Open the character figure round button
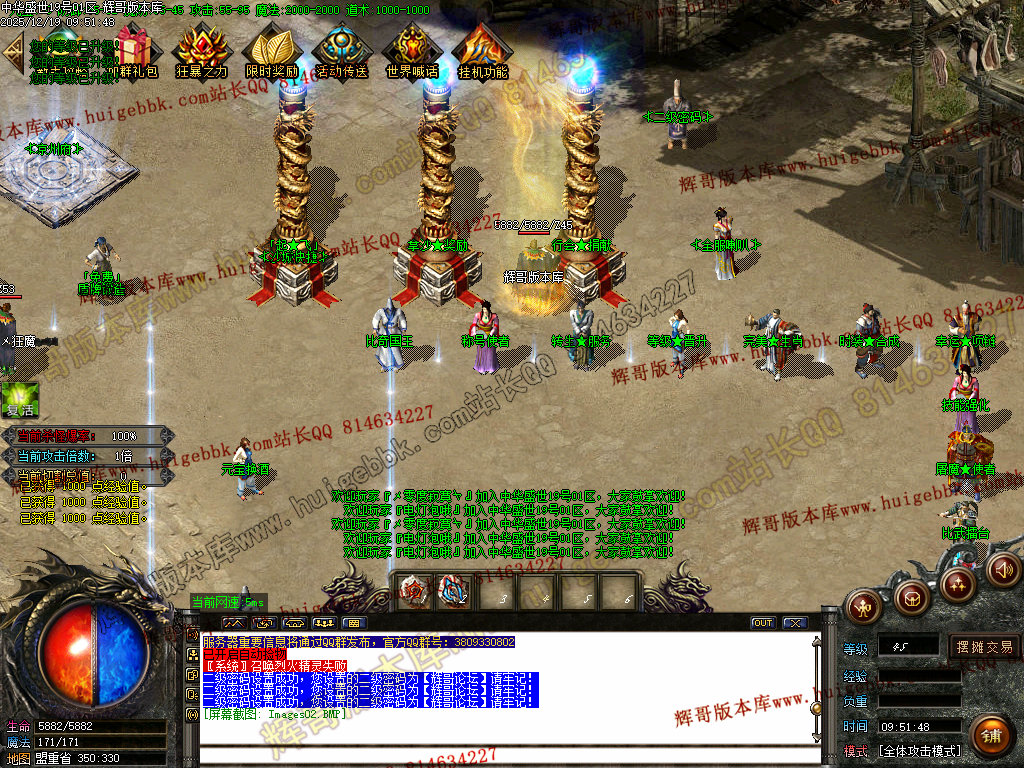 [x=863, y=605]
